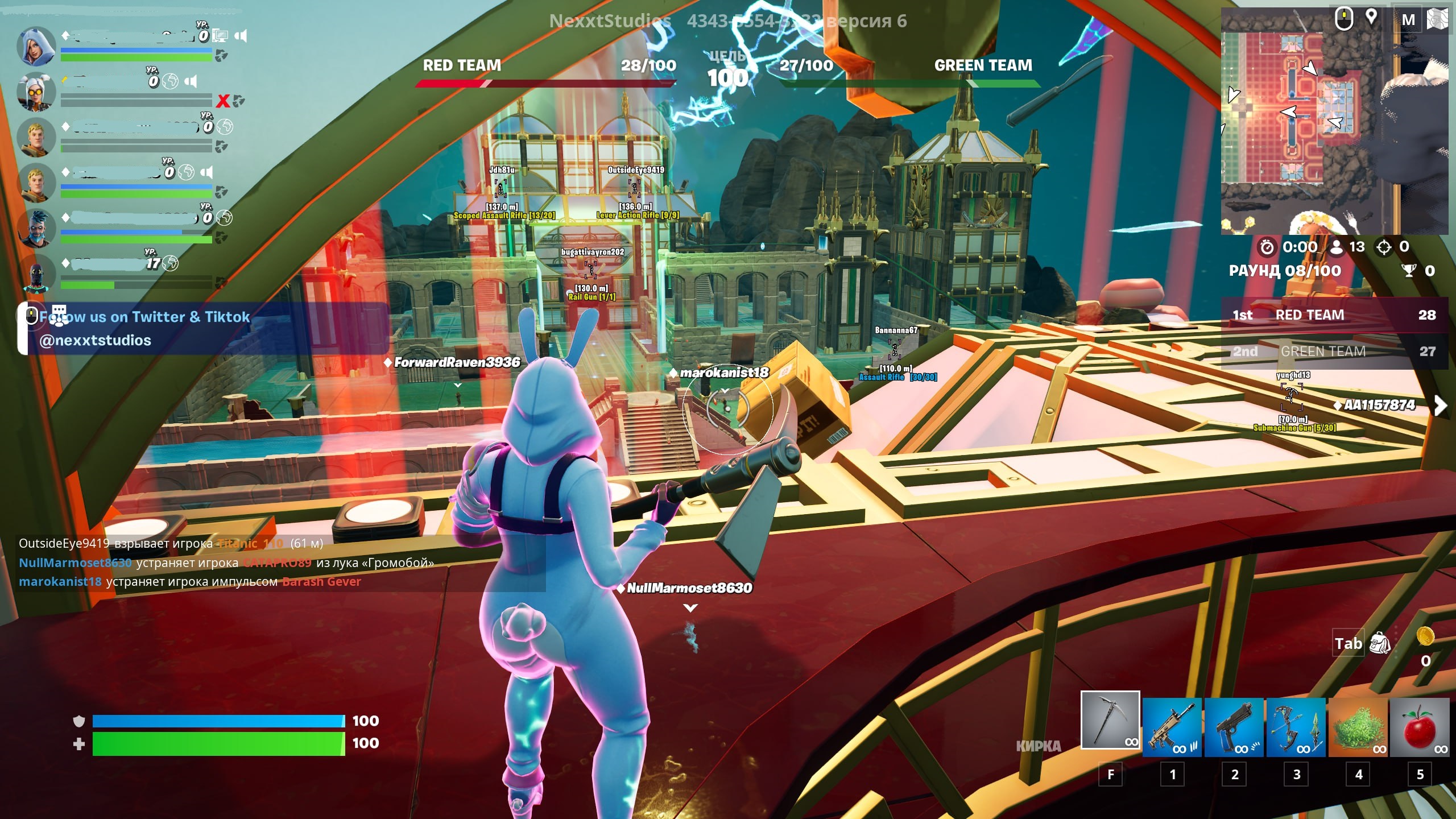Click the goggles-wearing squad member's portrait
Screen dimensions: 1456x819
pyautogui.click(x=36, y=92)
